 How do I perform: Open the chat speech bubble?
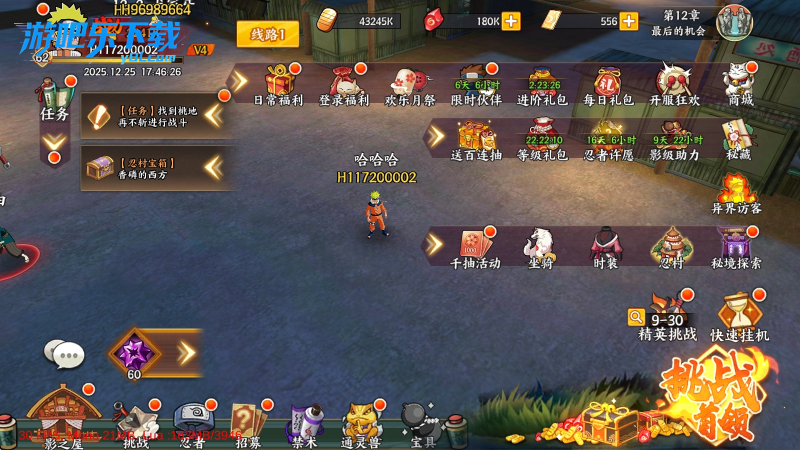64,353
